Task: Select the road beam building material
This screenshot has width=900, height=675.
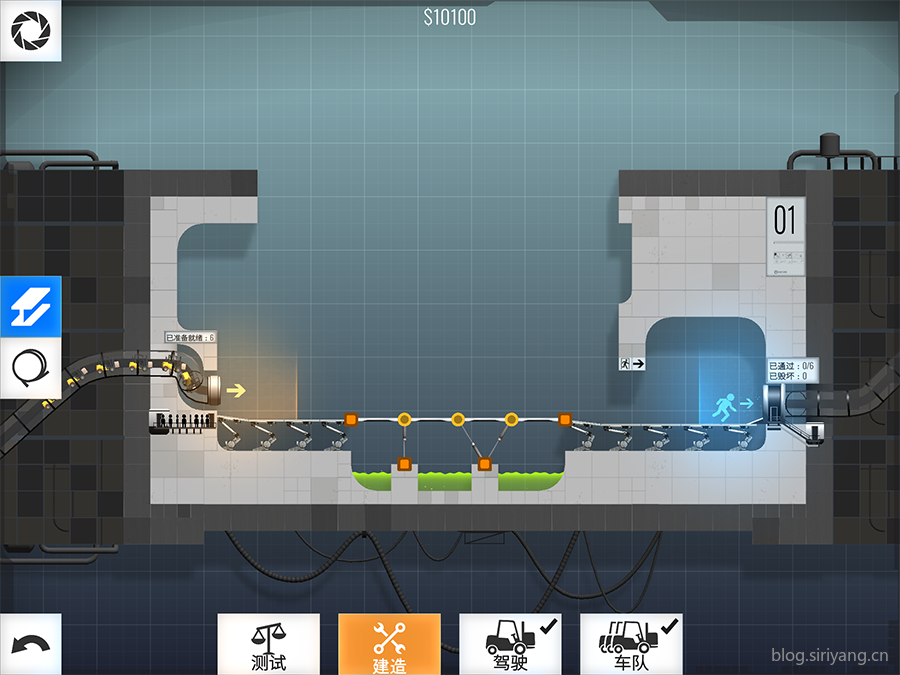Action: pos(30,307)
